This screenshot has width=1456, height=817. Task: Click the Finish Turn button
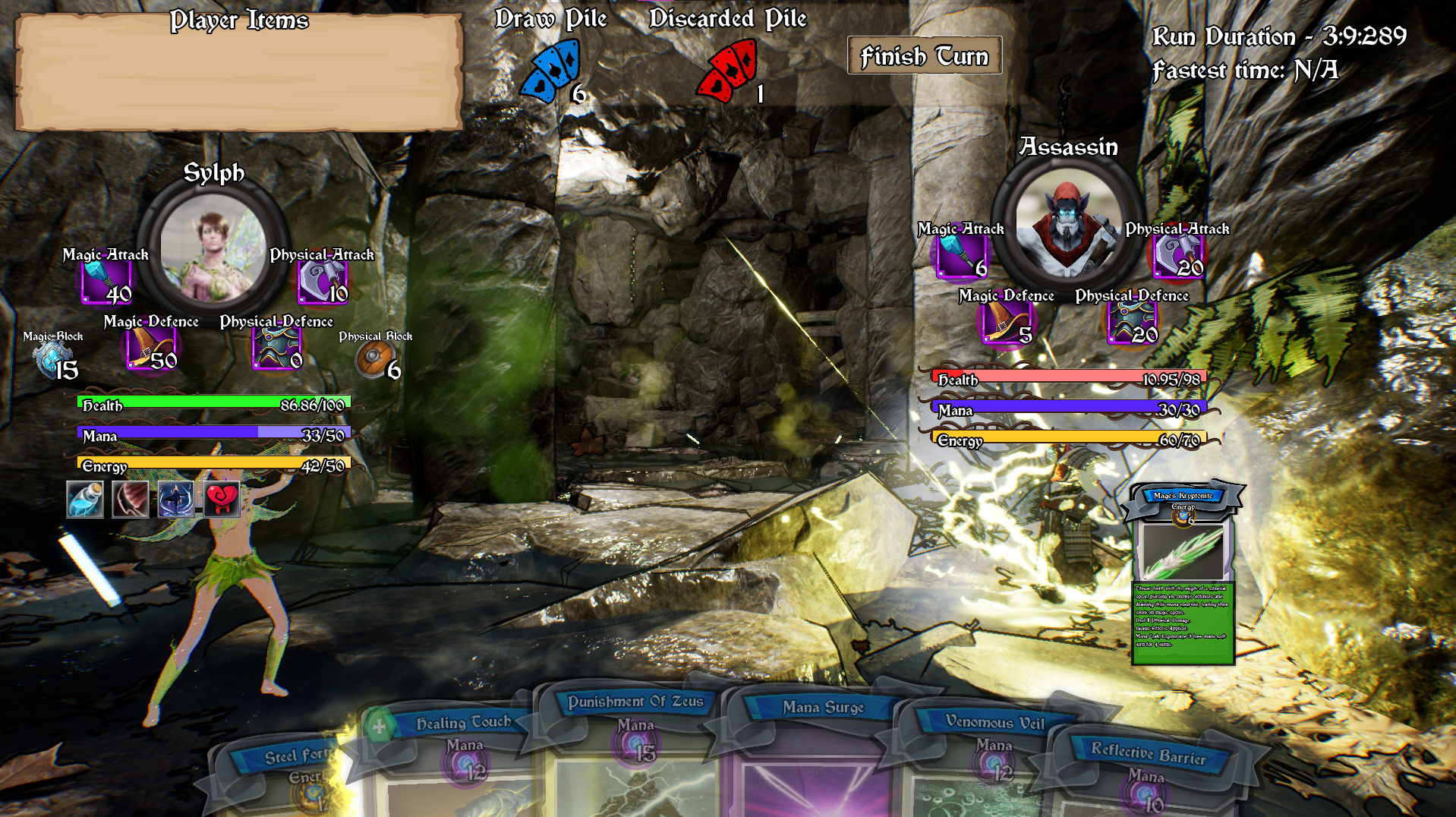[924, 56]
